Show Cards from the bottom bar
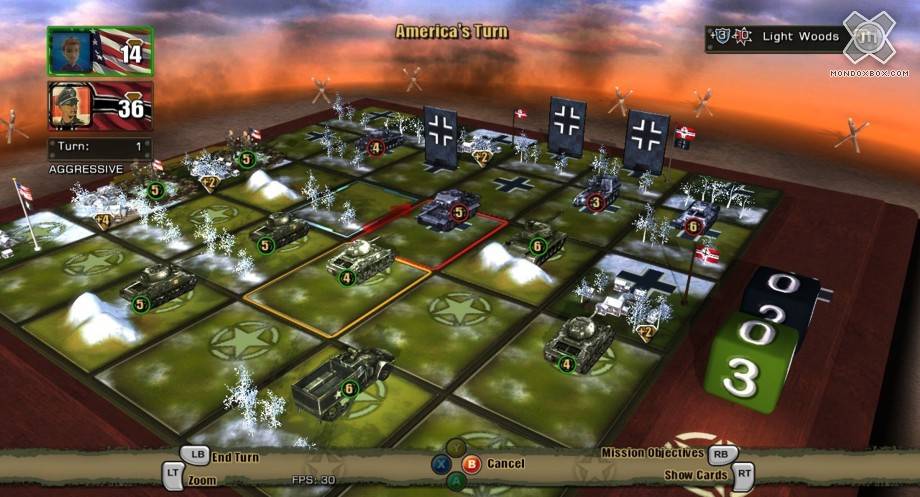The height and width of the screenshot is (497, 920). pos(696,475)
